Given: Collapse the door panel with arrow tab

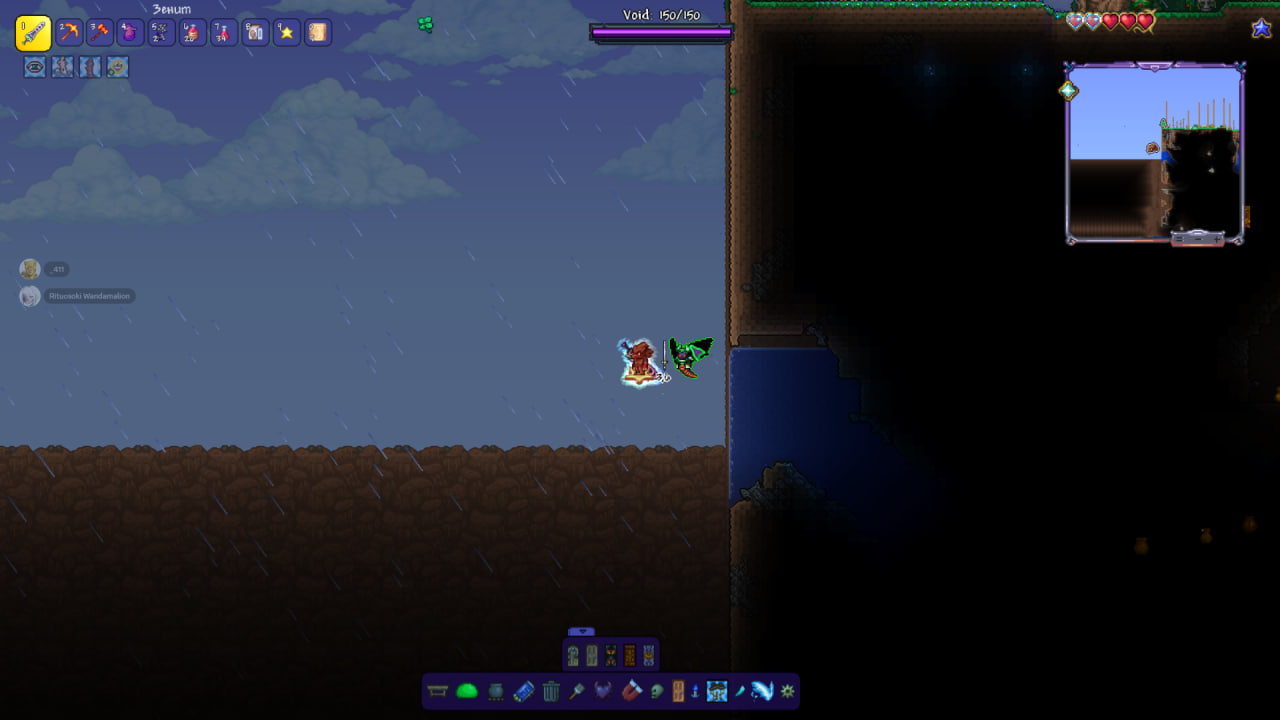Looking at the screenshot, I should pos(581,632).
